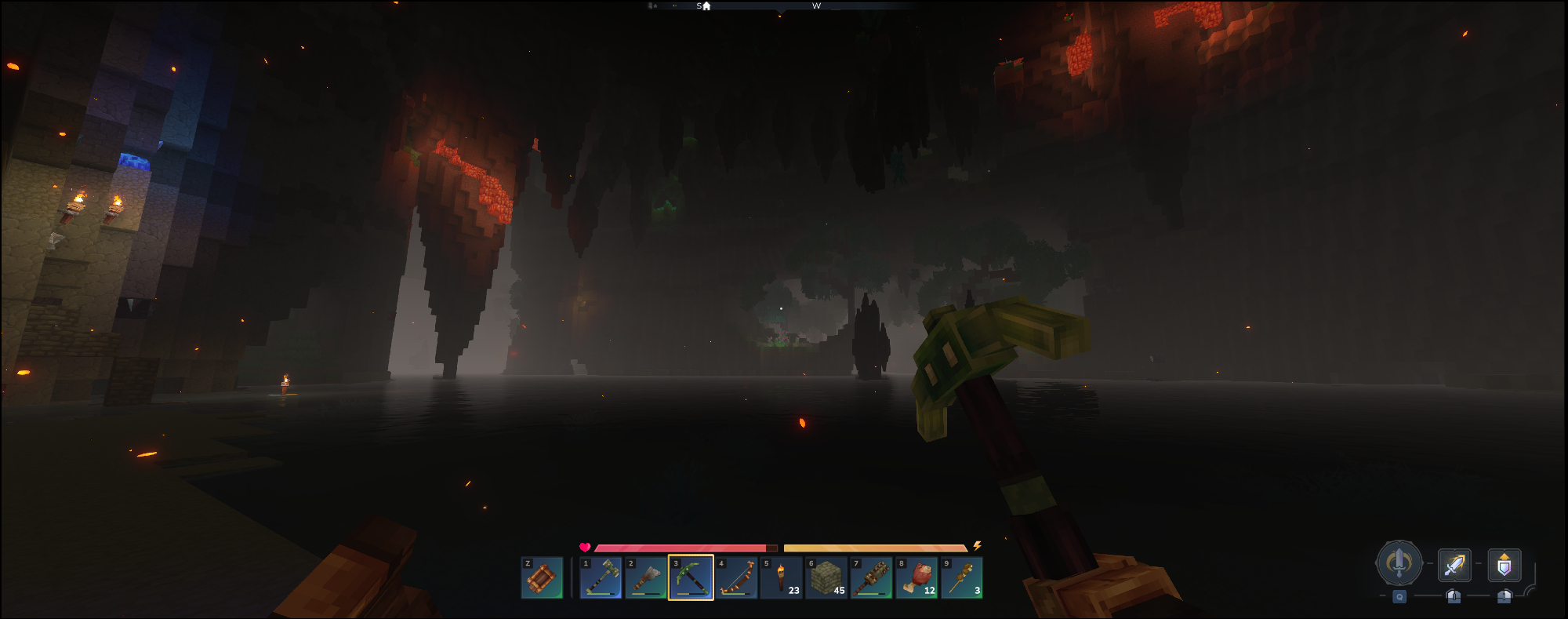Pick the raw meat stack slot

pos(917,578)
